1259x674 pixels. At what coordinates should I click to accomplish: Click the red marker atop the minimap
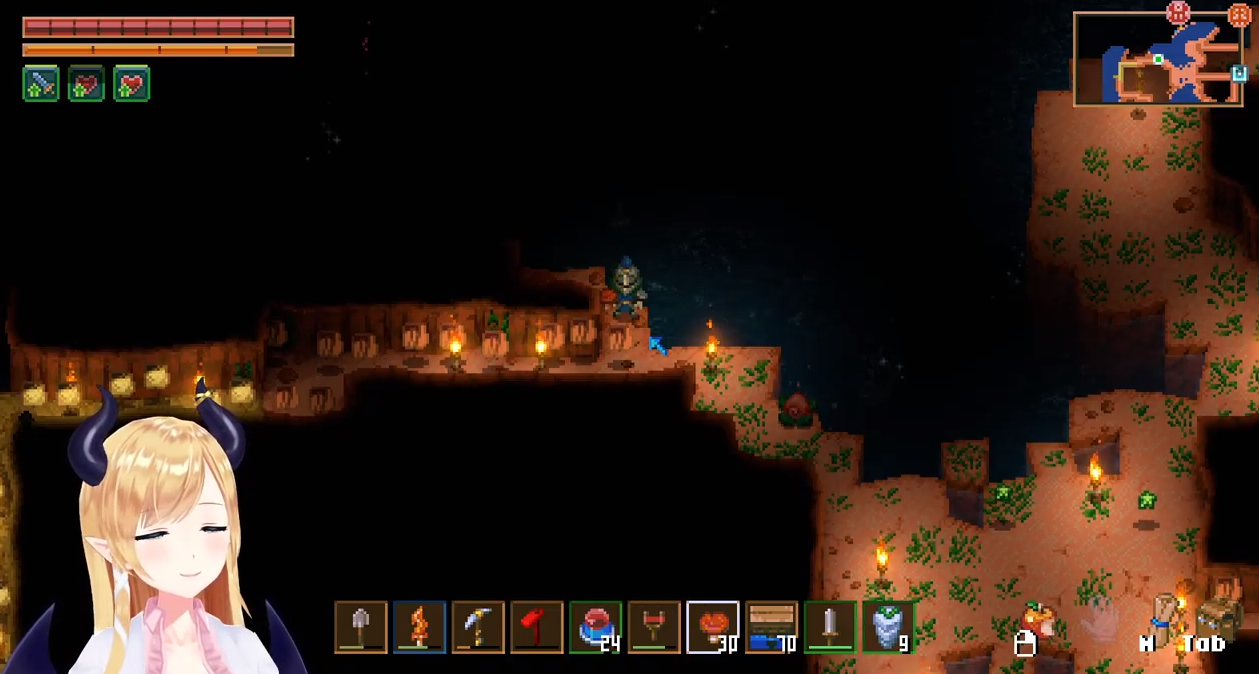1178,12
